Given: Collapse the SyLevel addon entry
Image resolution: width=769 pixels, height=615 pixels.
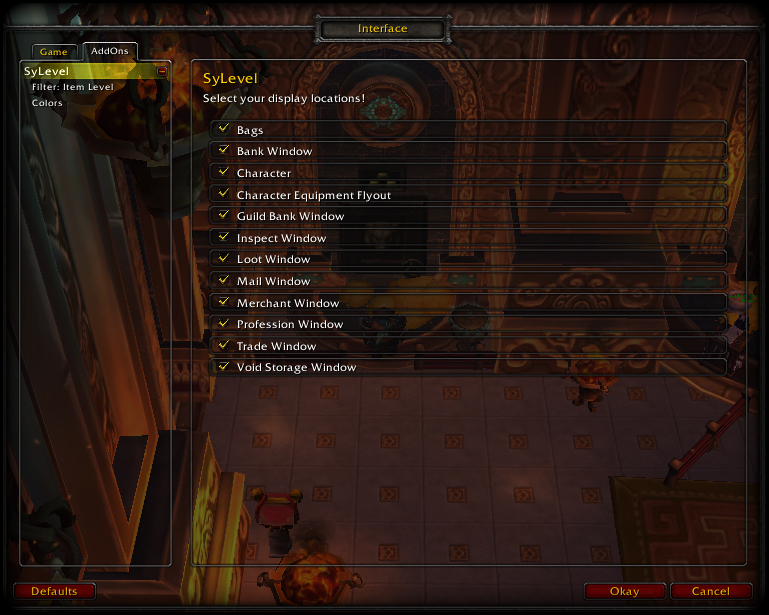Looking at the screenshot, I should pos(163,71).
